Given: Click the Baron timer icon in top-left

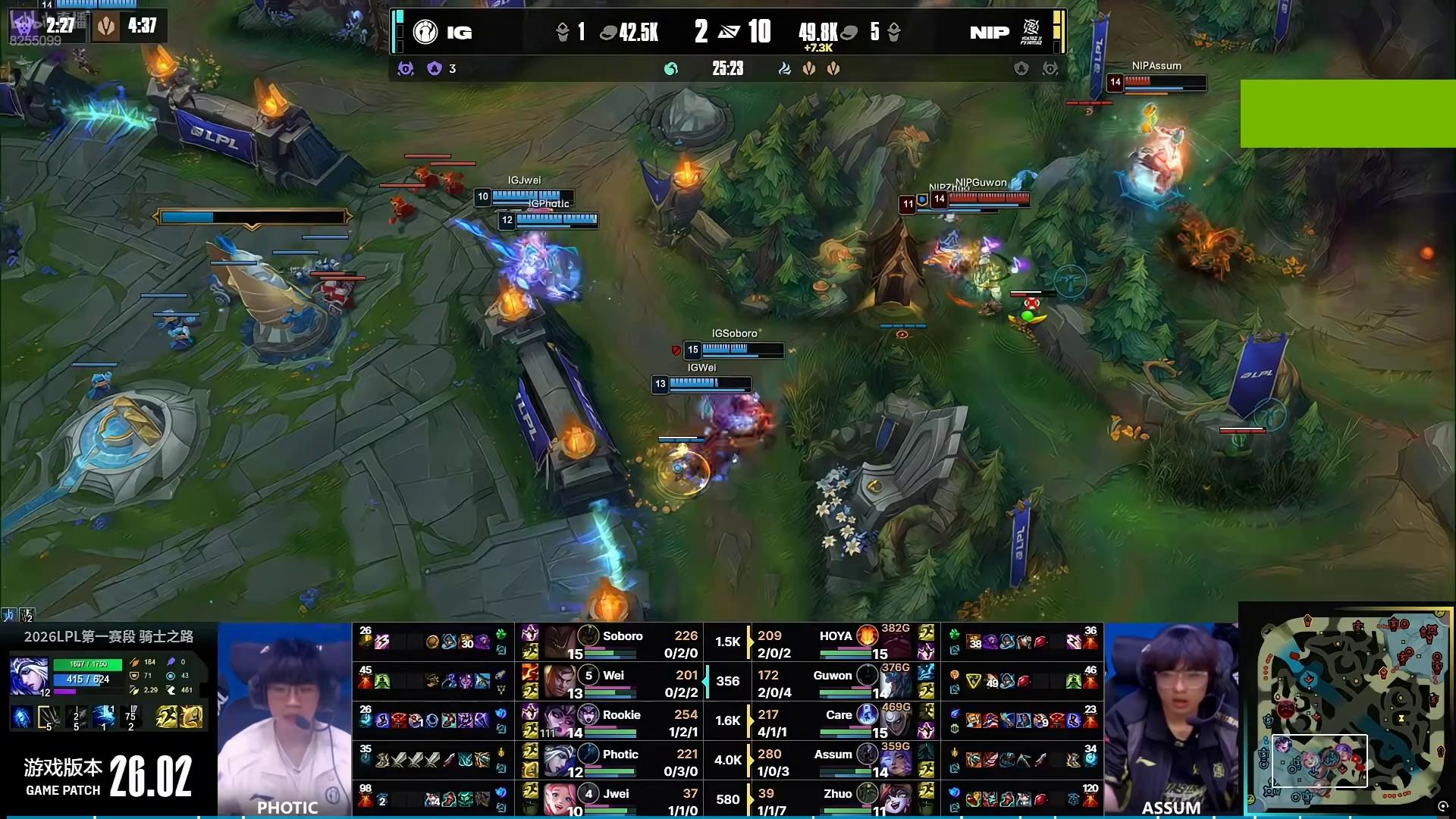Looking at the screenshot, I should coord(23,27).
